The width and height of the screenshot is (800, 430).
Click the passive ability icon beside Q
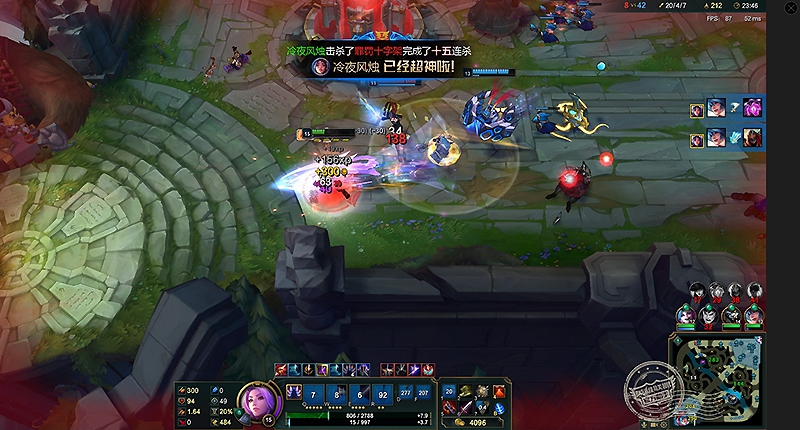coord(295,393)
